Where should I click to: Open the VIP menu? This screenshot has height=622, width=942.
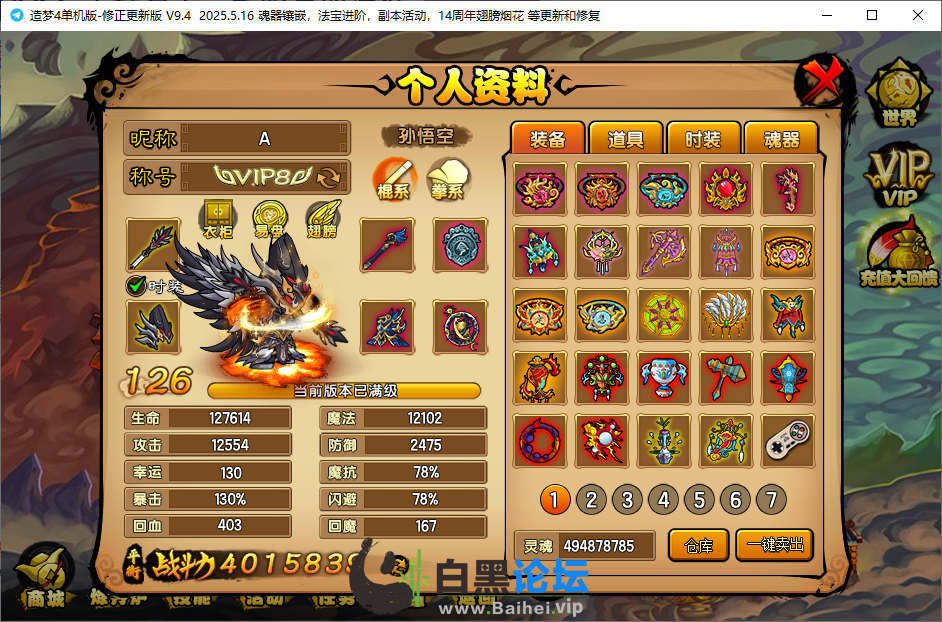[899, 178]
